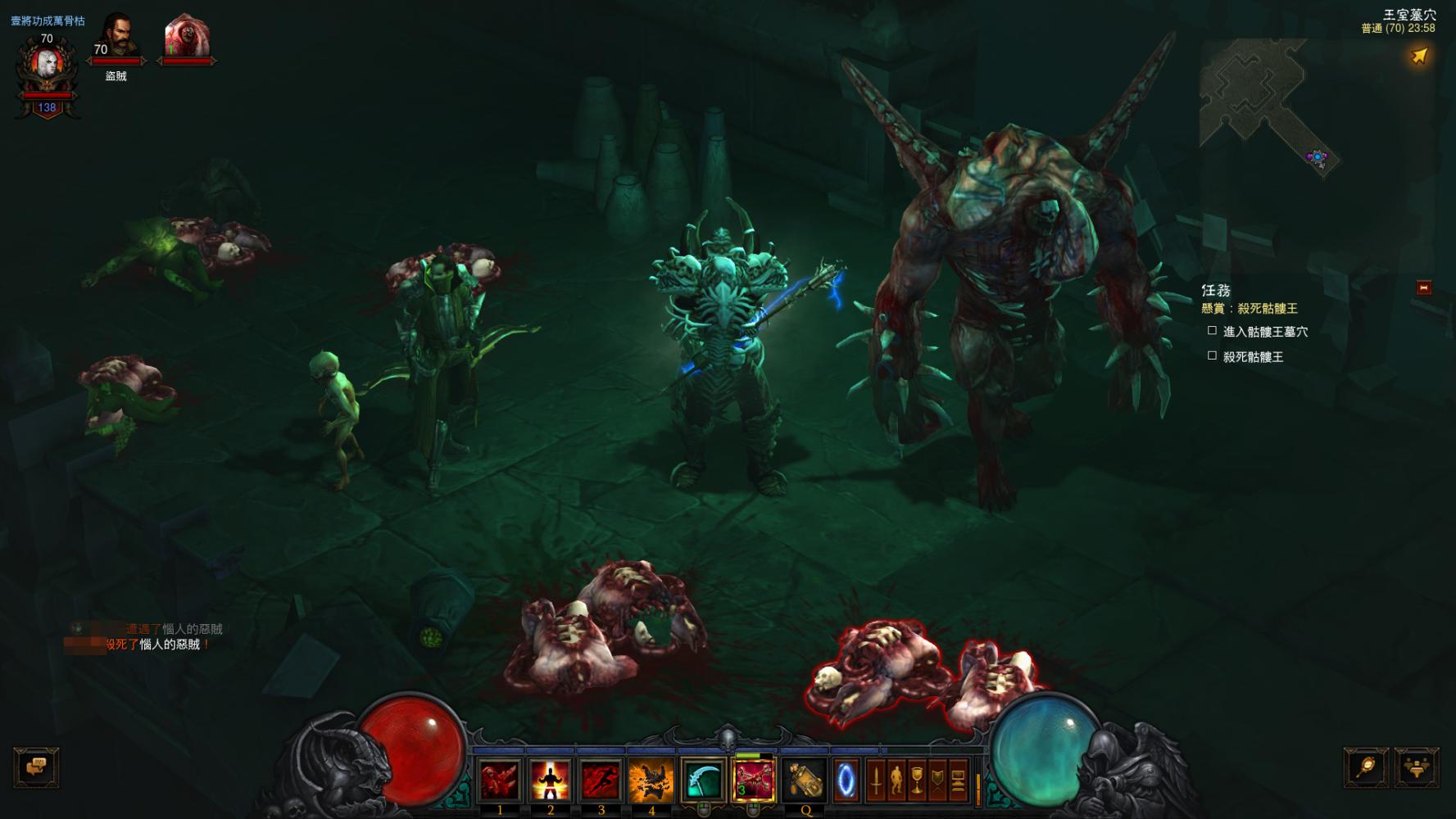Cast the orange explosion skill in slot 4
The height and width of the screenshot is (819, 1456).
pyautogui.click(x=651, y=779)
